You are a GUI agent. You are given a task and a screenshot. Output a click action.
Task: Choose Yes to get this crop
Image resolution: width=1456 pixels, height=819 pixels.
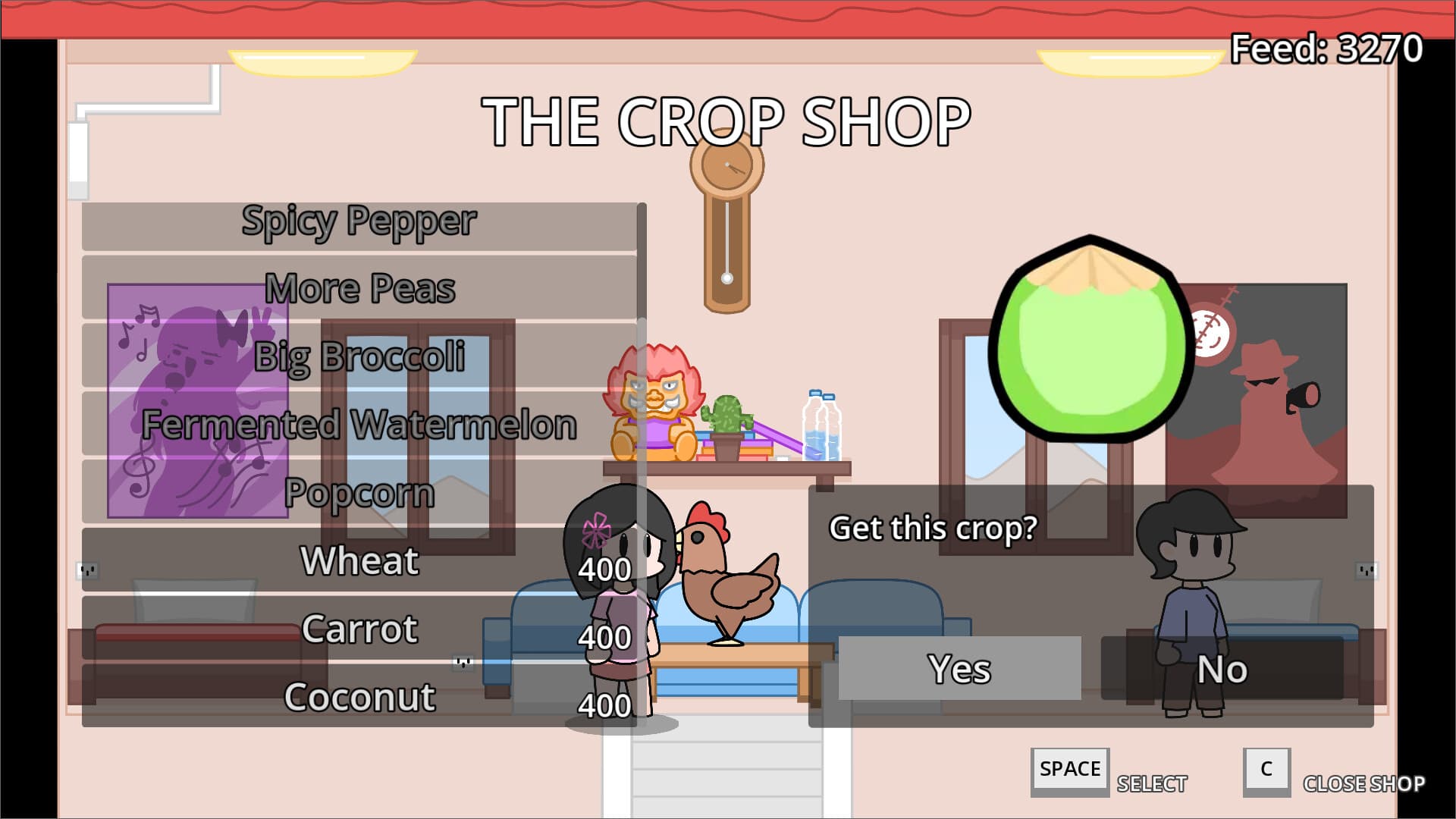(x=959, y=669)
